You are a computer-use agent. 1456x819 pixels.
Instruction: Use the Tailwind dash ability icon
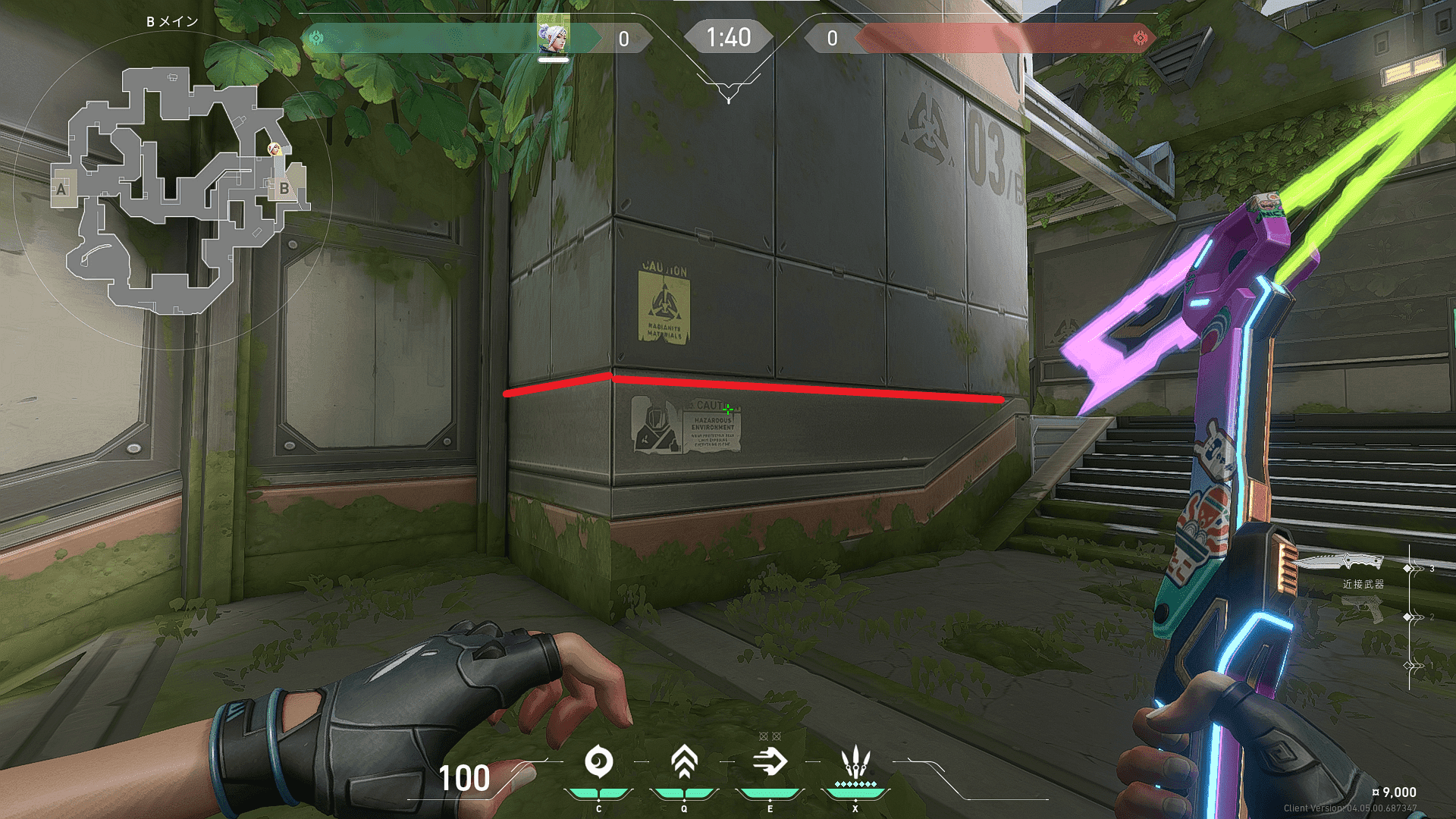[770, 762]
